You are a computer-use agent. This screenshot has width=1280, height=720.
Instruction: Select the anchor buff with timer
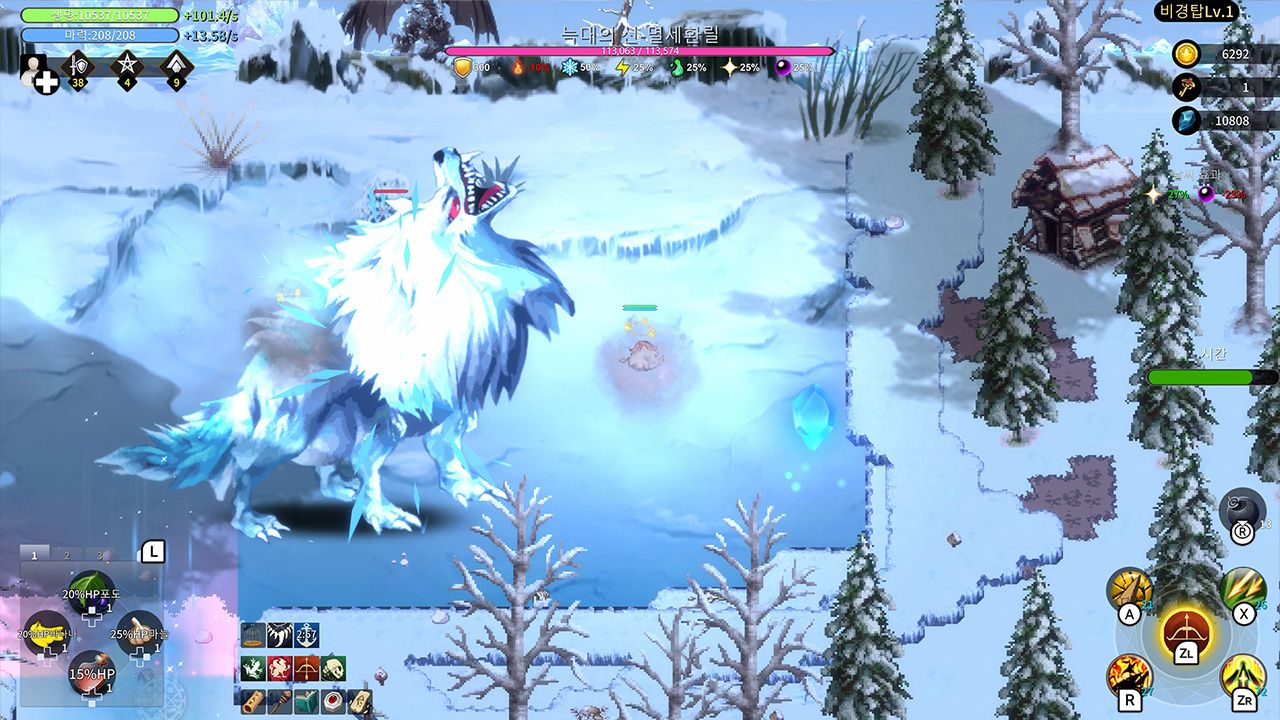306,635
